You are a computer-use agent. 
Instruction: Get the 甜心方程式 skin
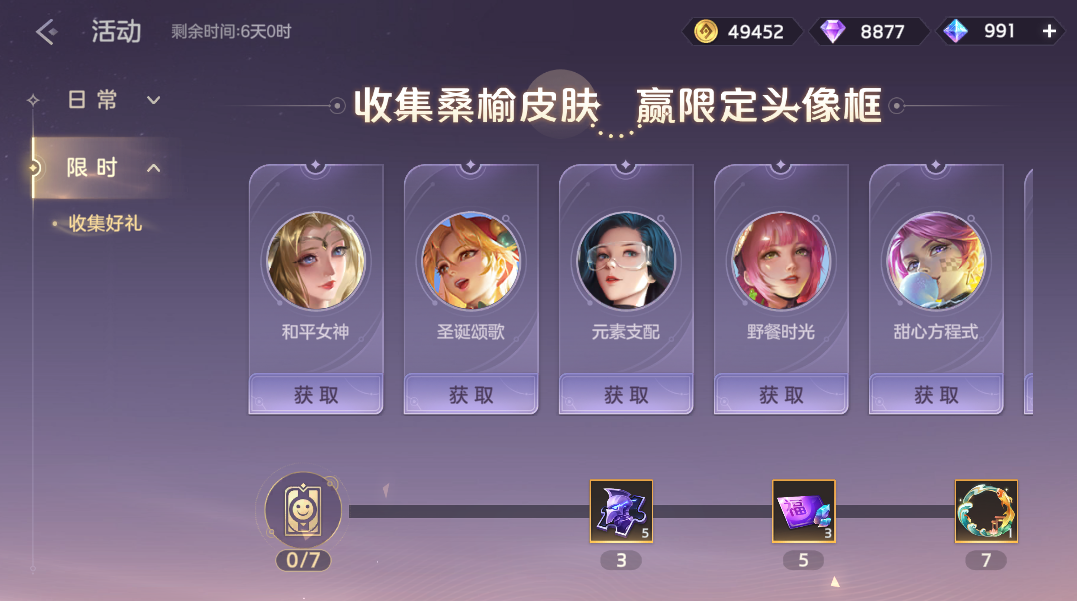point(936,395)
